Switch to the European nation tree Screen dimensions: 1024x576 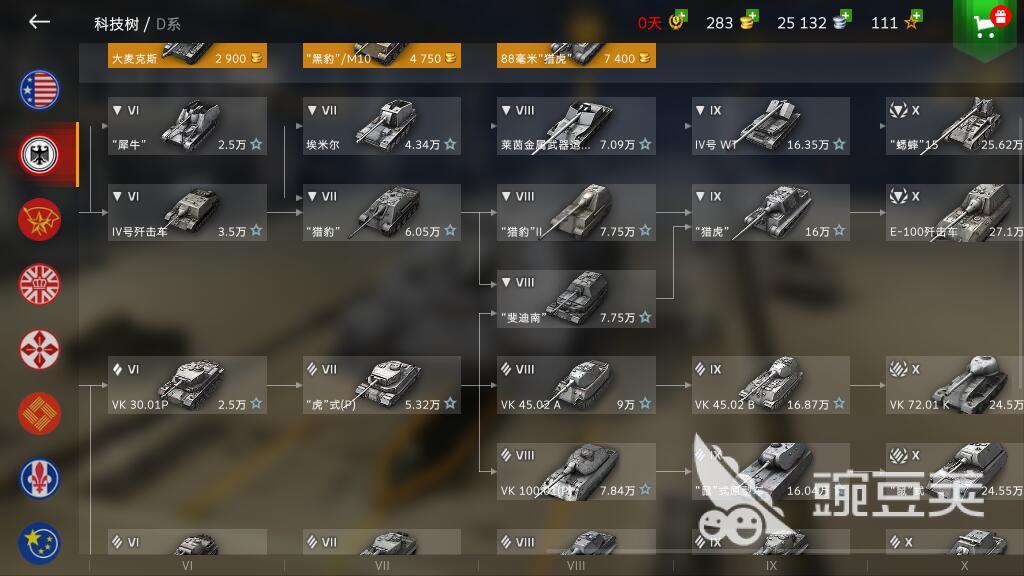tap(40, 544)
